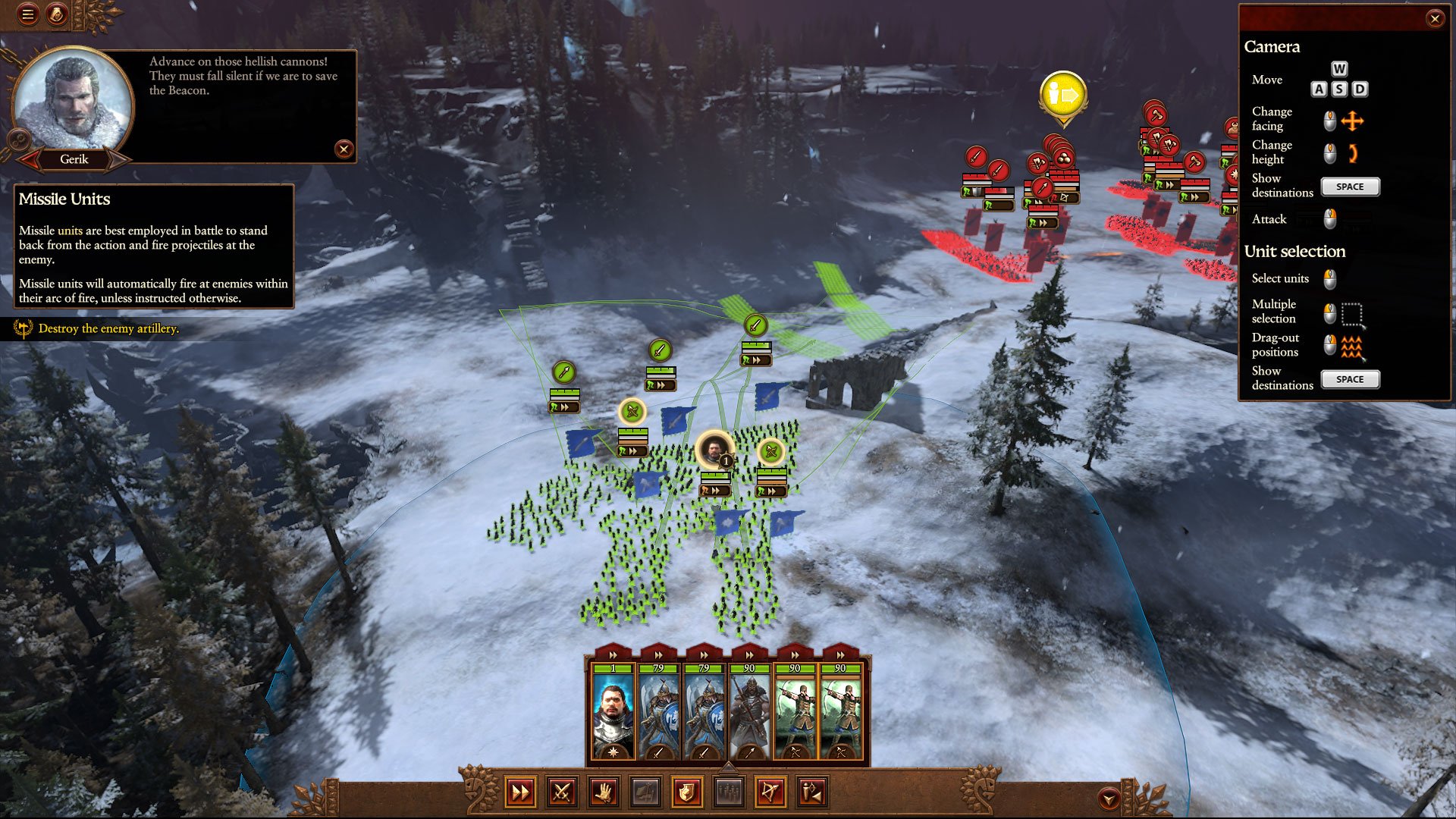Select the spearman unit card
Image resolution: width=1456 pixels, height=819 pixels.
pyautogui.click(x=749, y=714)
